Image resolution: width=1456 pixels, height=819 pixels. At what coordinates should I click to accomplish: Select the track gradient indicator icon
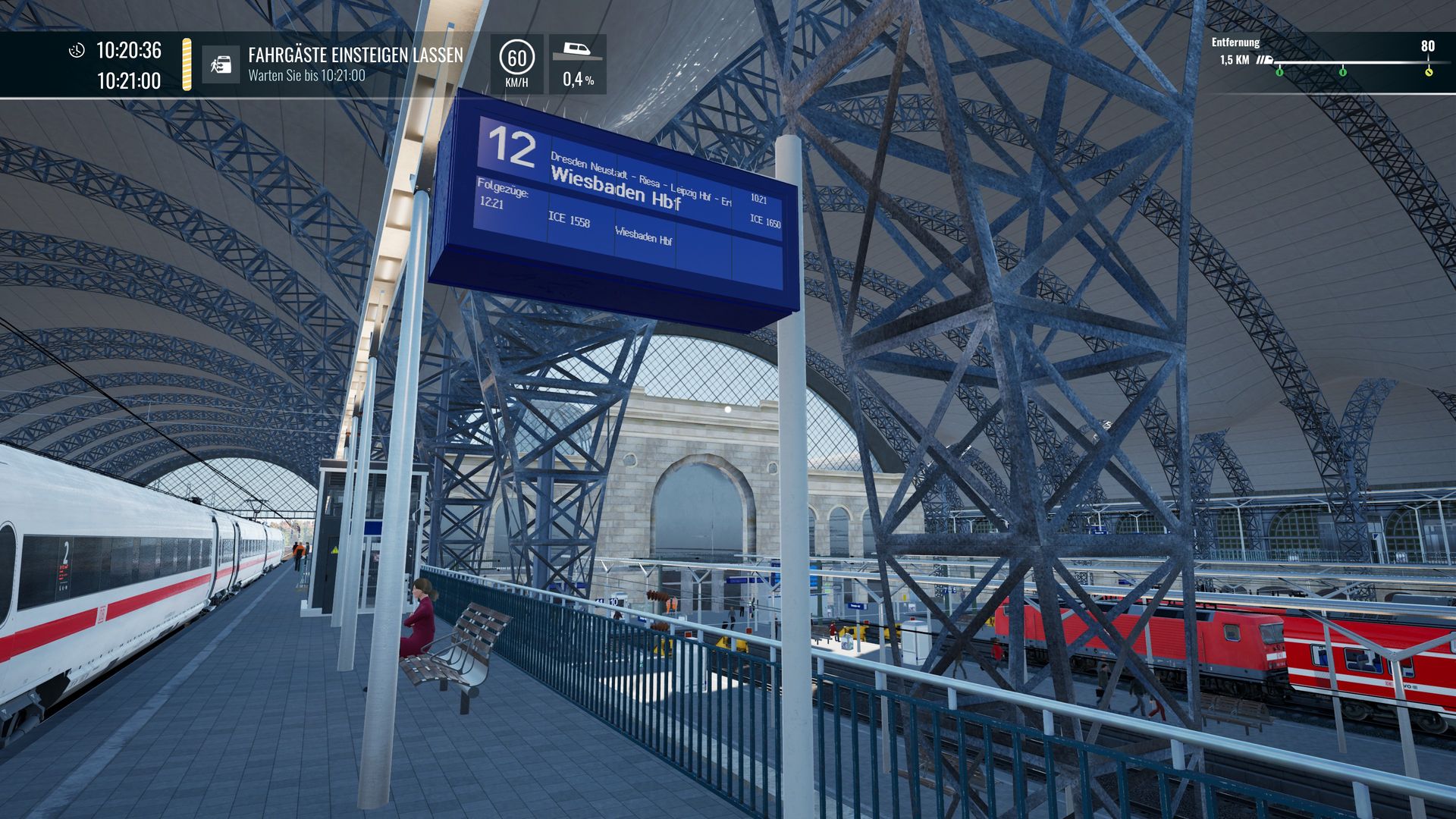[x=577, y=52]
